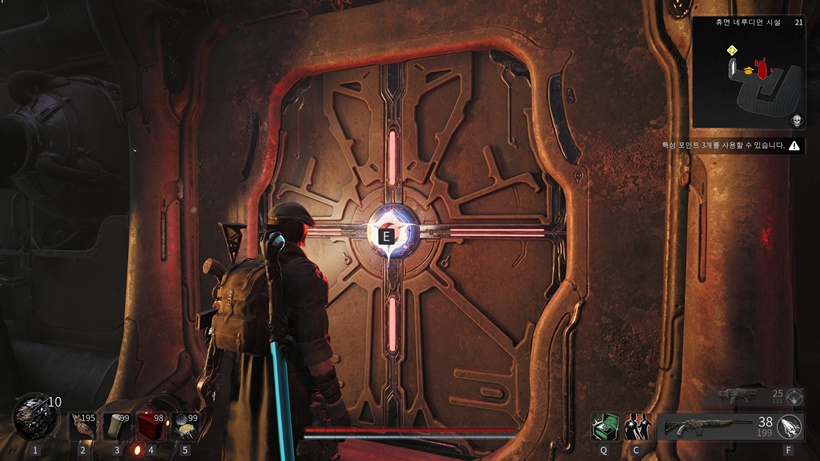Click the skull icon on the minimap
The width and height of the screenshot is (820, 461).
797,121
